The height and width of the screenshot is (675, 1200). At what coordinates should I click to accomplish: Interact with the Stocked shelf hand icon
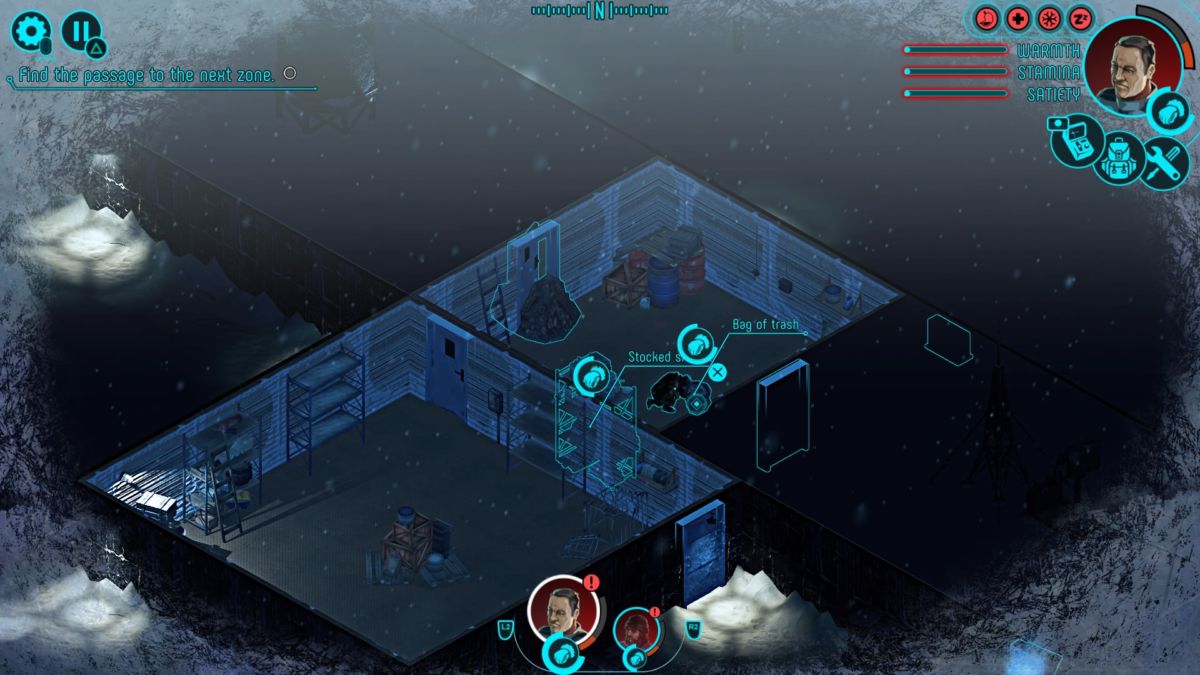[589, 376]
